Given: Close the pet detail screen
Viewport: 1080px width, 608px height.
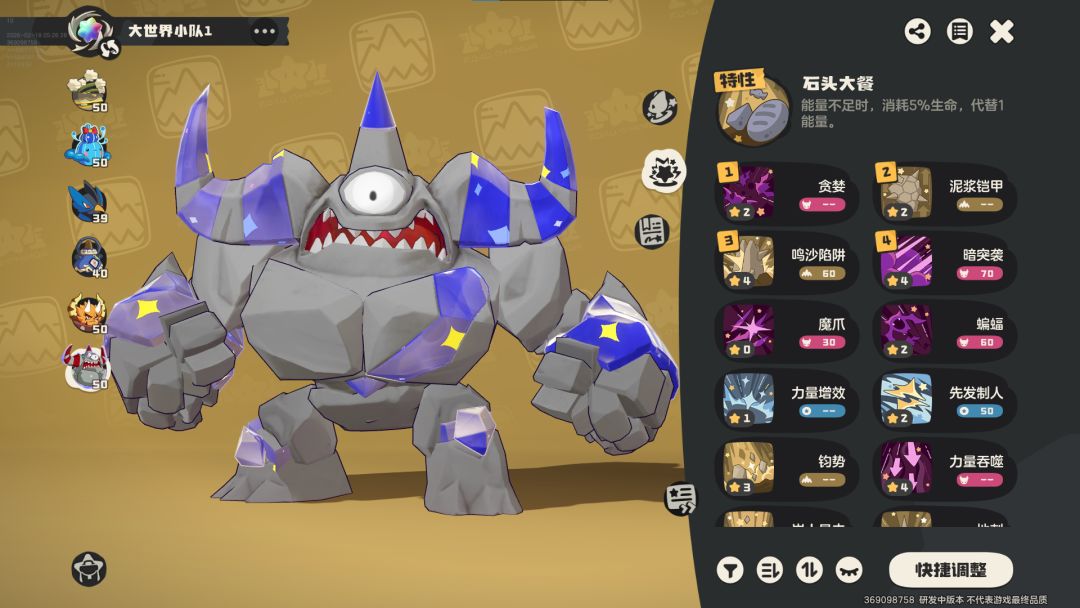Looking at the screenshot, I should tap(1001, 32).
